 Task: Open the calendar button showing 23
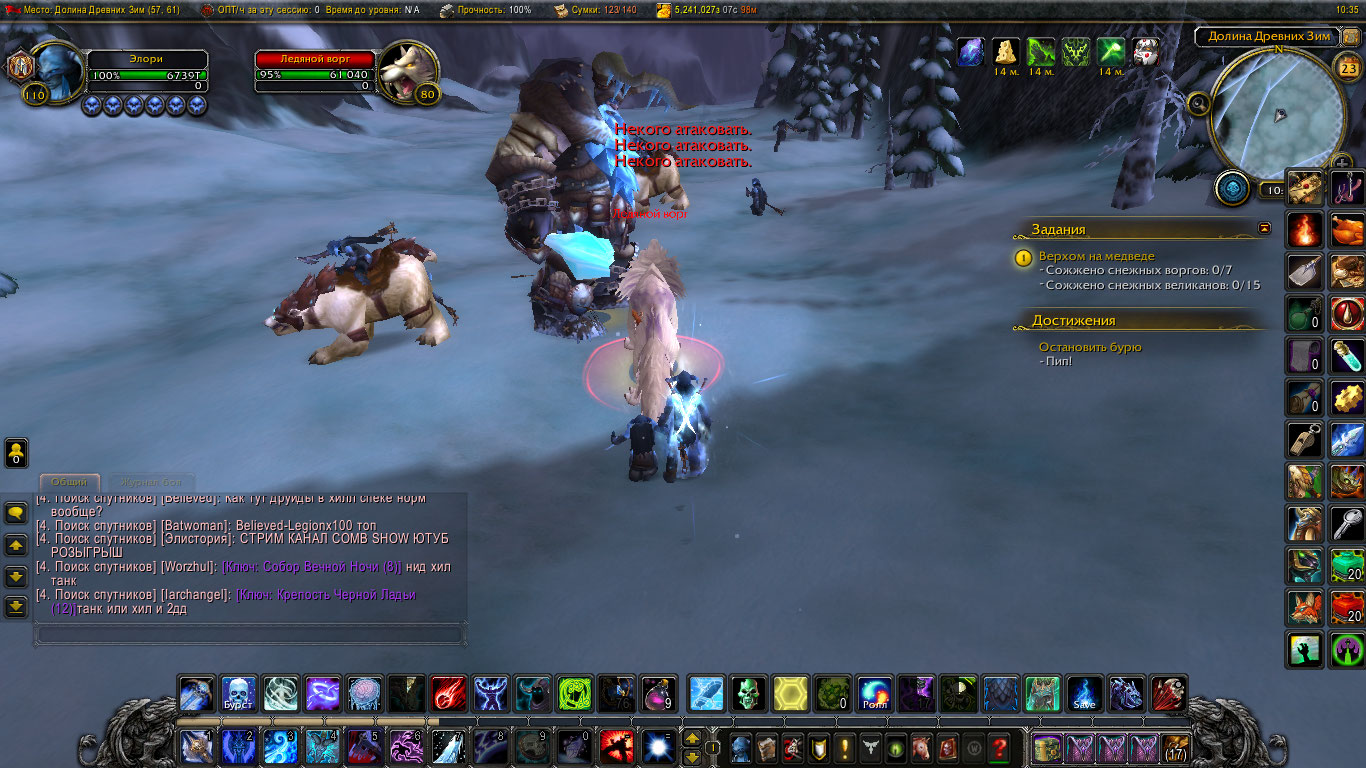pyautogui.click(x=1348, y=68)
